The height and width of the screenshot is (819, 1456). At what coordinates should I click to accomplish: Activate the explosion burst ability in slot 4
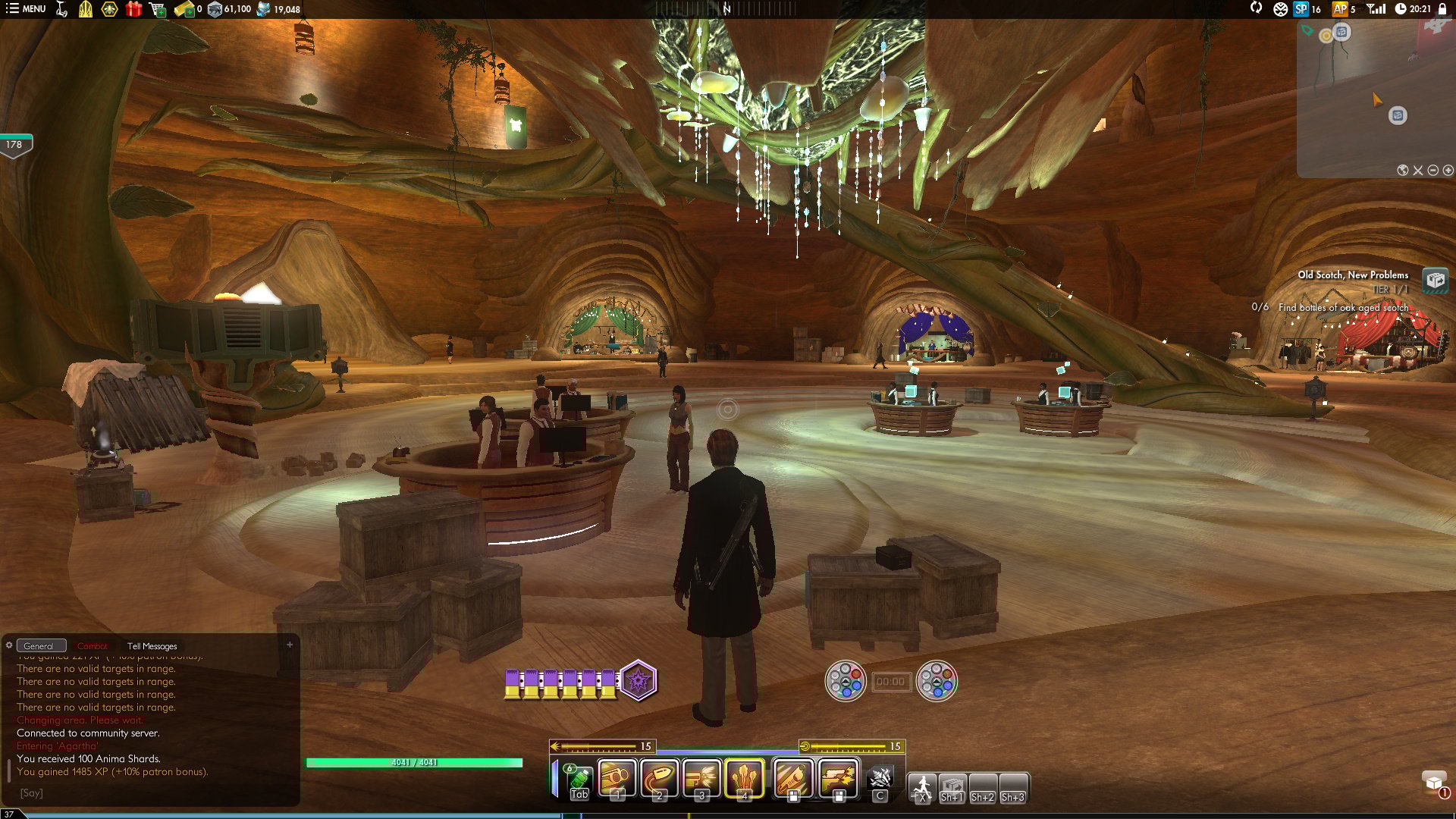[744, 778]
